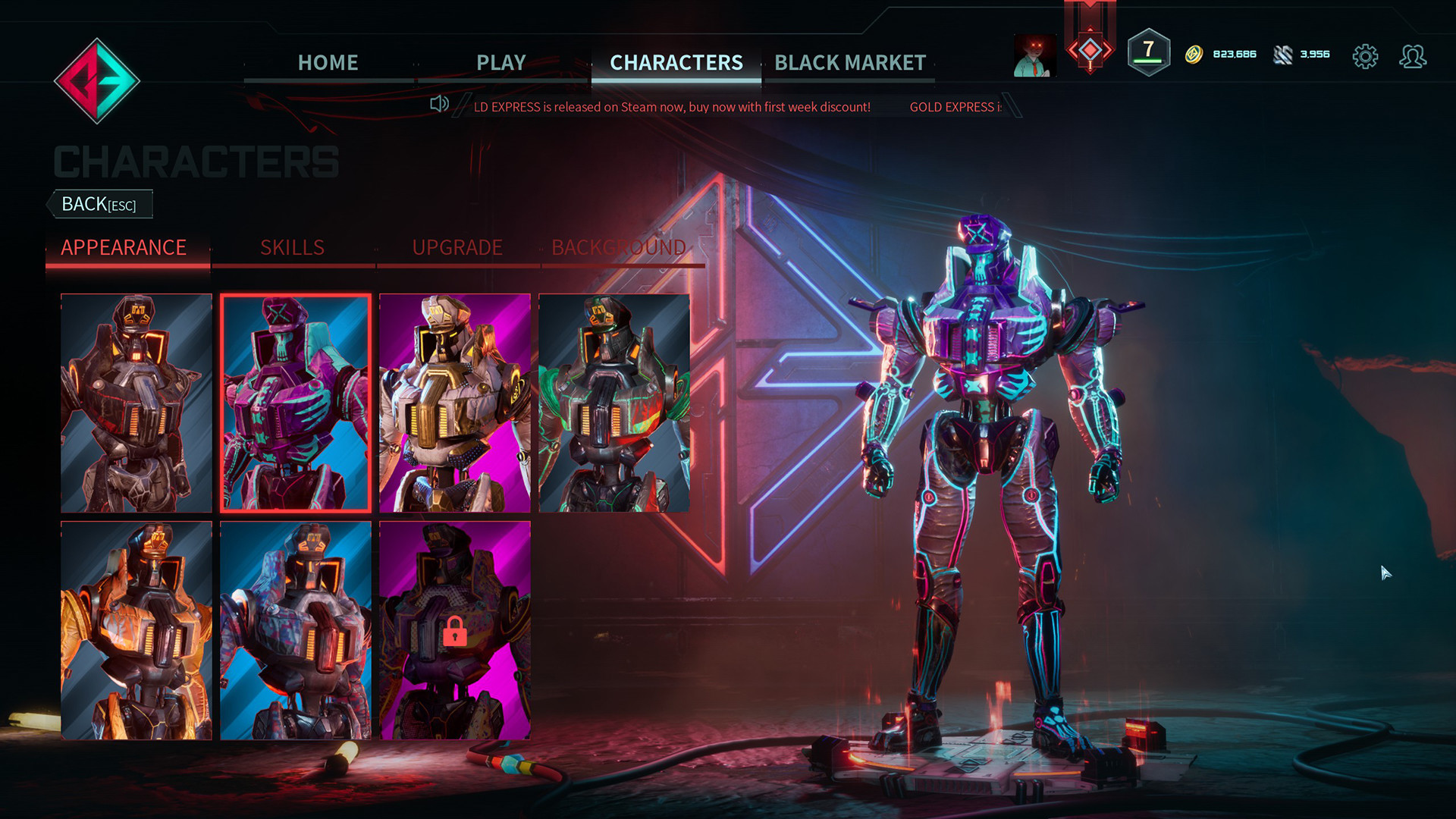Choose the default black and orange skin

[x=136, y=403]
